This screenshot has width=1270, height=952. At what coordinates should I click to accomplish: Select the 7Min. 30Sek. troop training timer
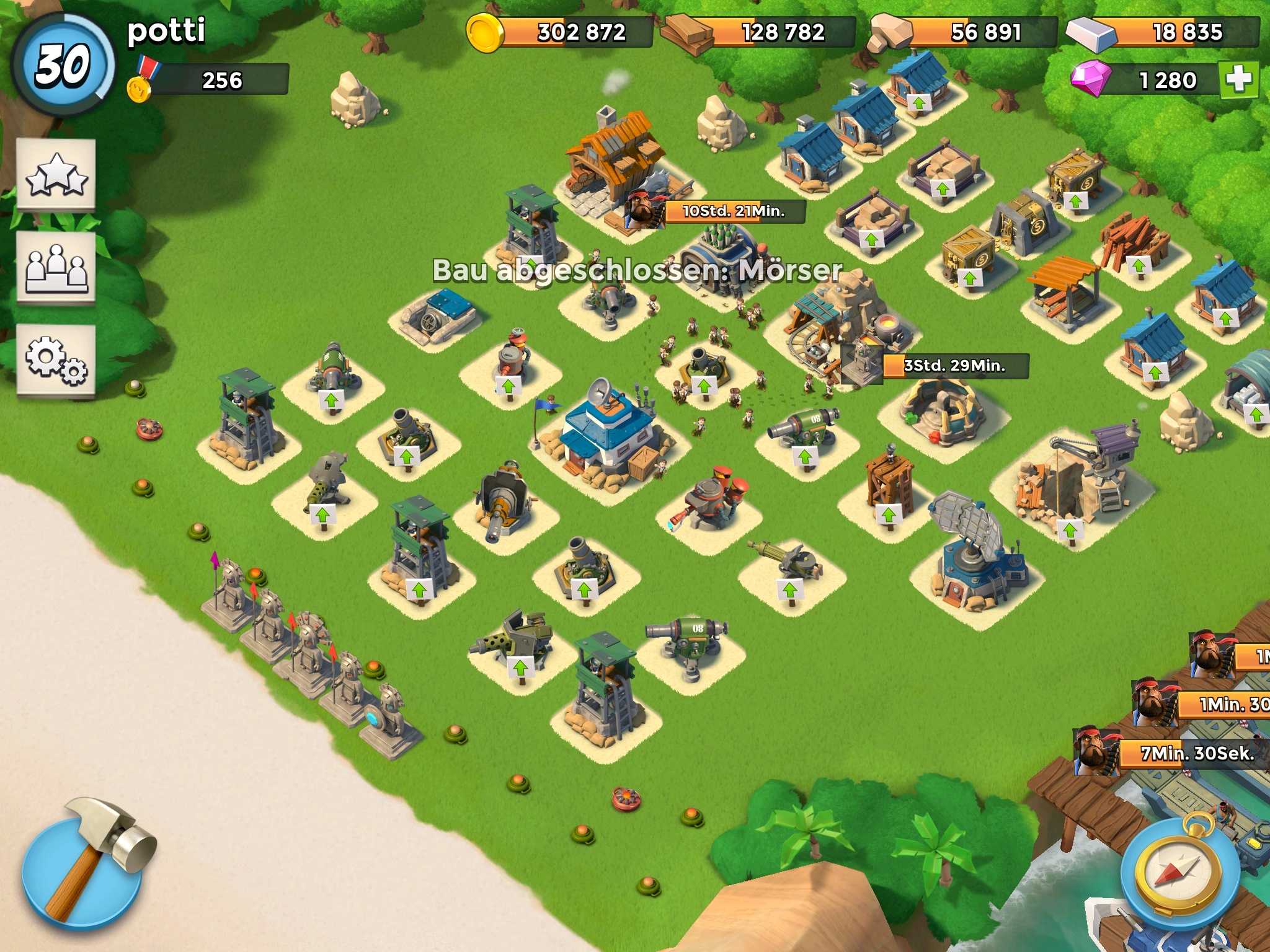coord(1197,754)
